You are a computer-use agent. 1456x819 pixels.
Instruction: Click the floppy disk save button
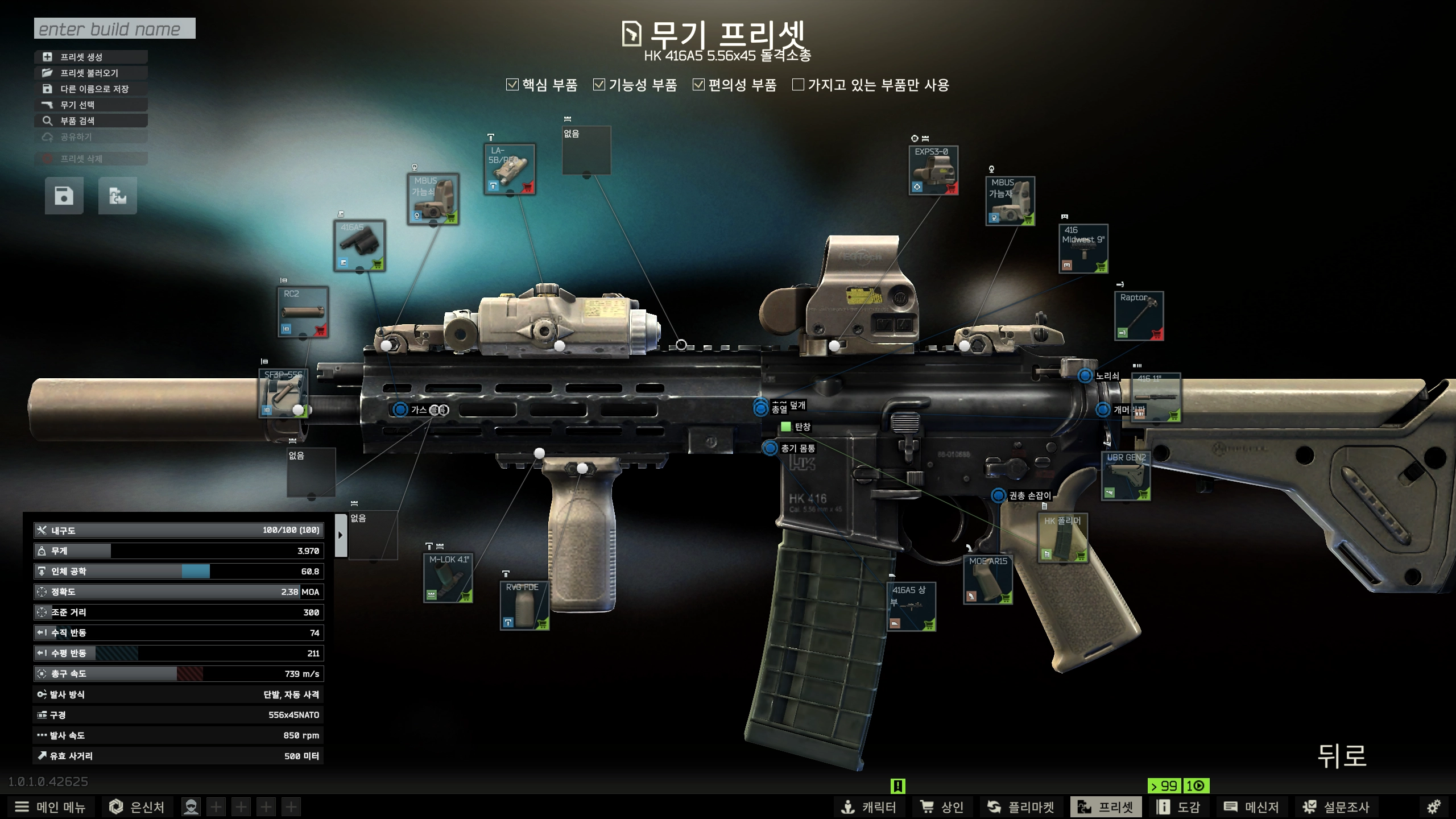(x=64, y=196)
